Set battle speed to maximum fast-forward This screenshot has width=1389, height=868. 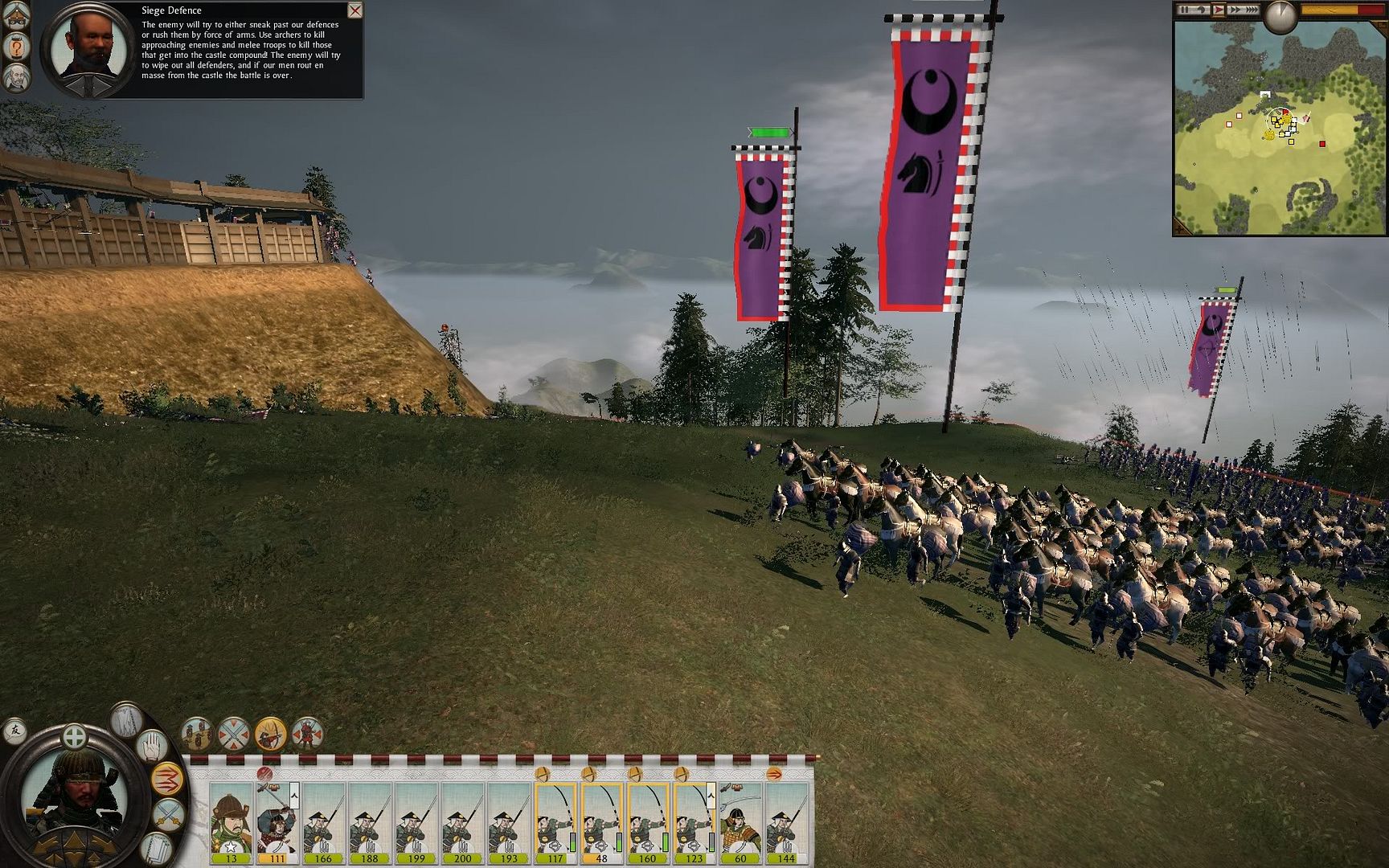[1252, 10]
